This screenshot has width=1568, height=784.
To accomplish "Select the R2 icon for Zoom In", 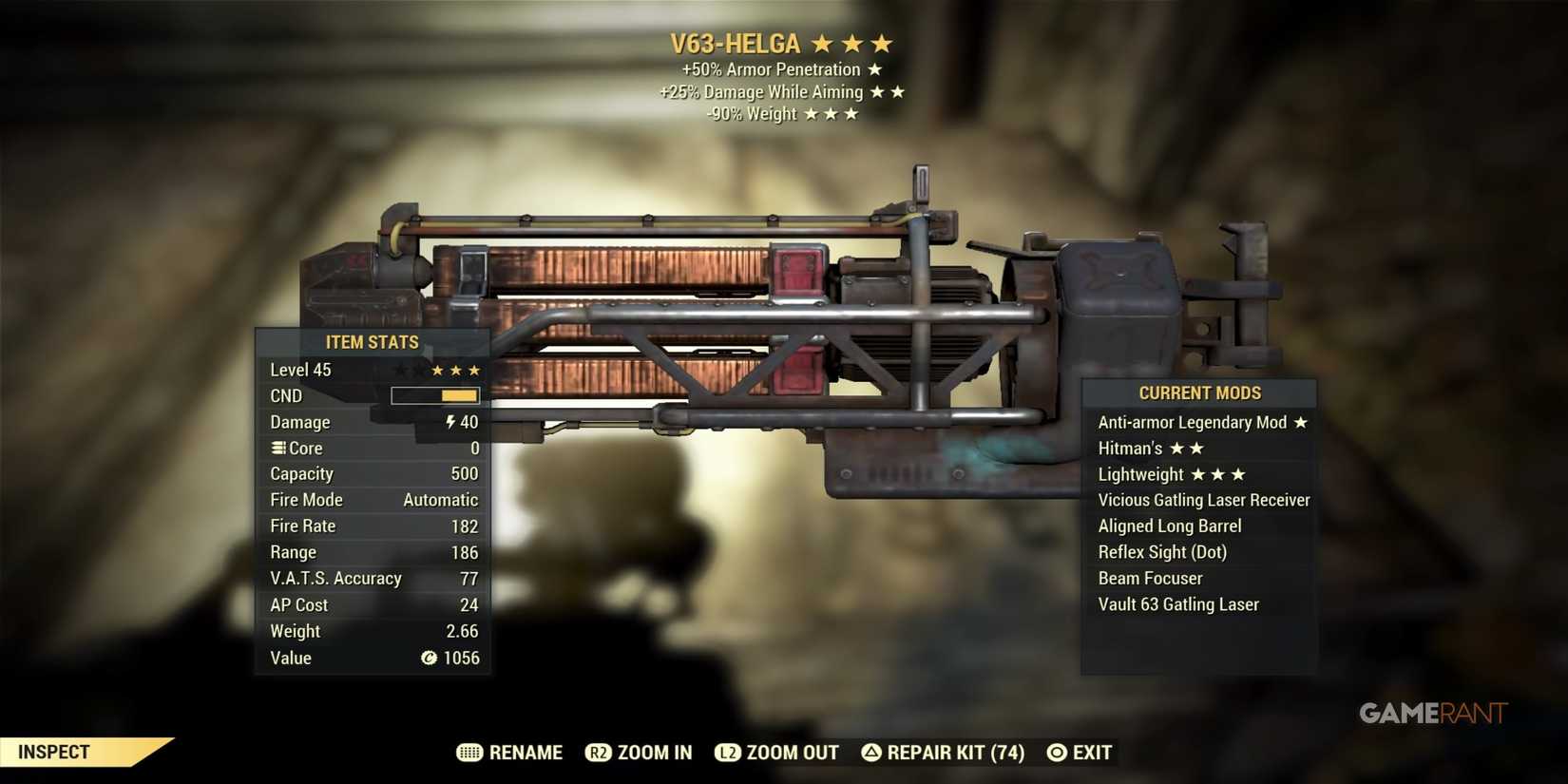I will pyautogui.click(x=599, y=752).
